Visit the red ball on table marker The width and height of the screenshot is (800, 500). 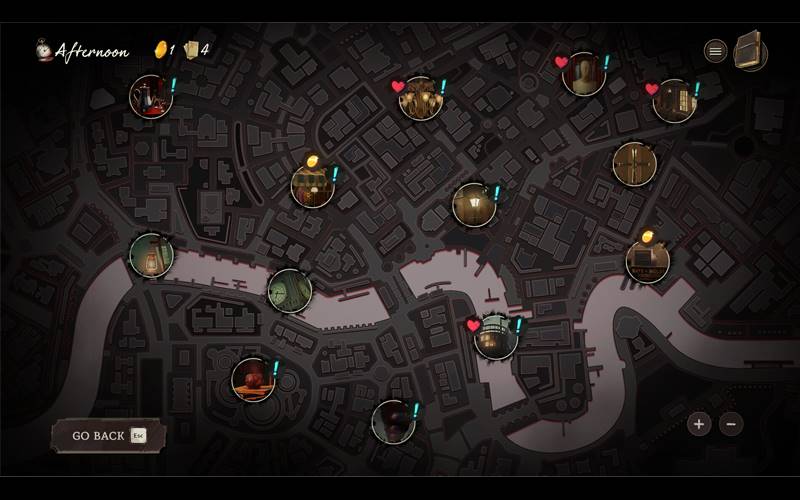pyautogui.click(x=253, y=380)
